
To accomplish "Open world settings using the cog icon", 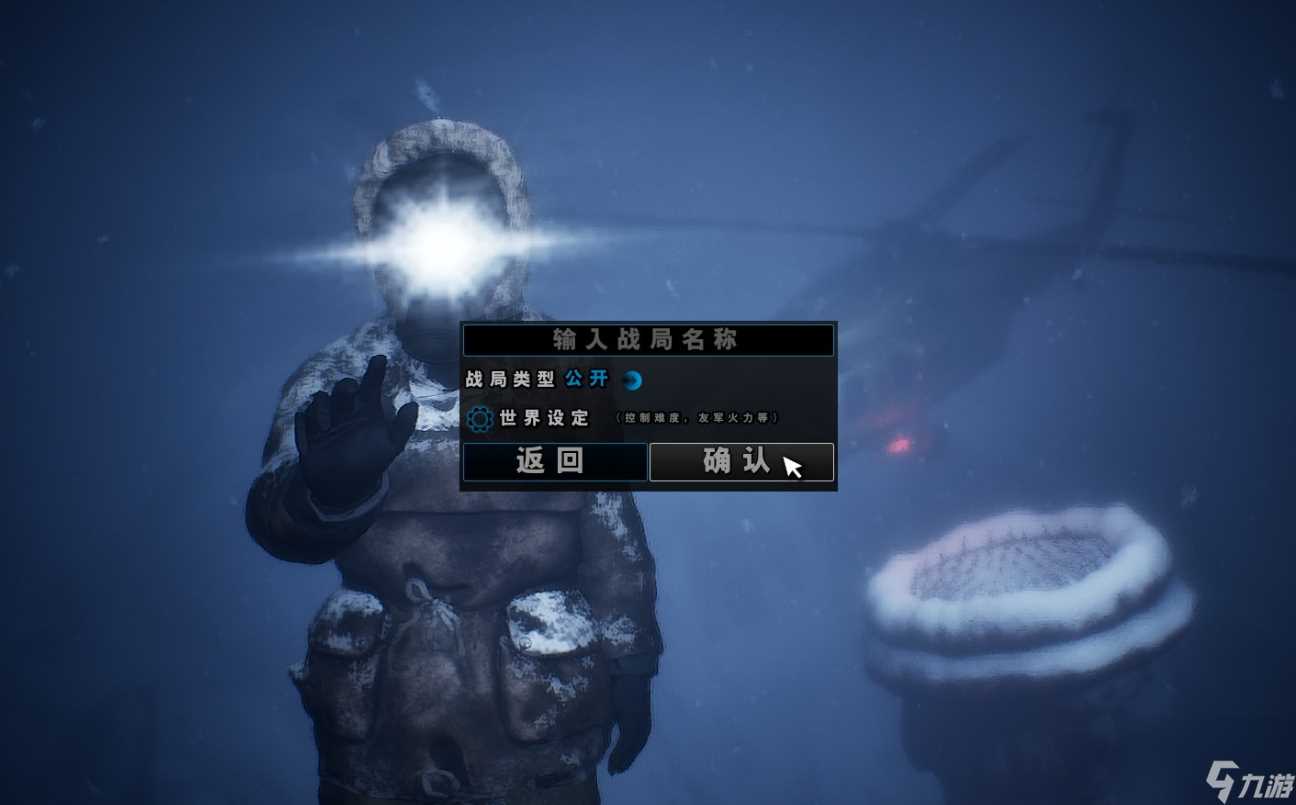I will point(478,419).
